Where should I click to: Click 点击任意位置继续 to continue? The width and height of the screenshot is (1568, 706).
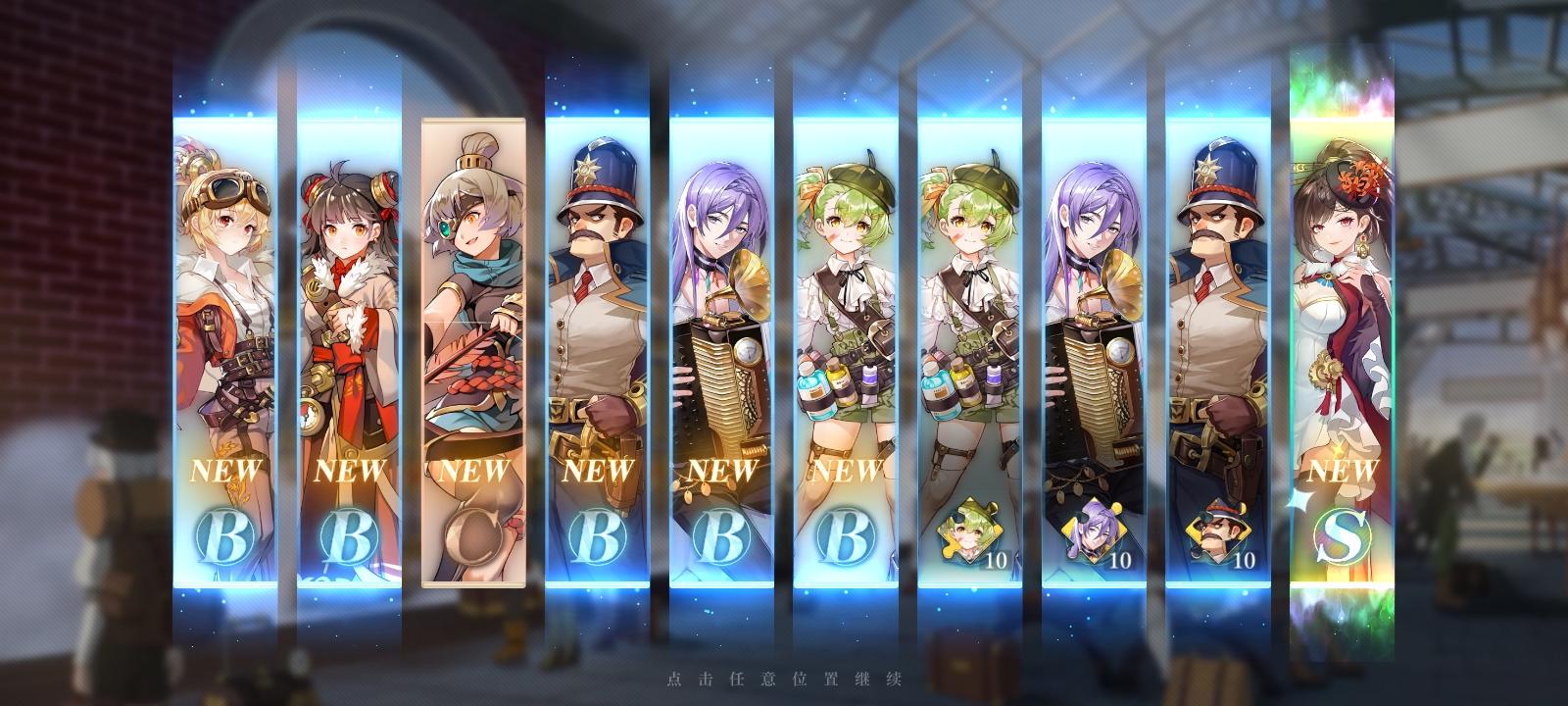(x=784, y=677)
